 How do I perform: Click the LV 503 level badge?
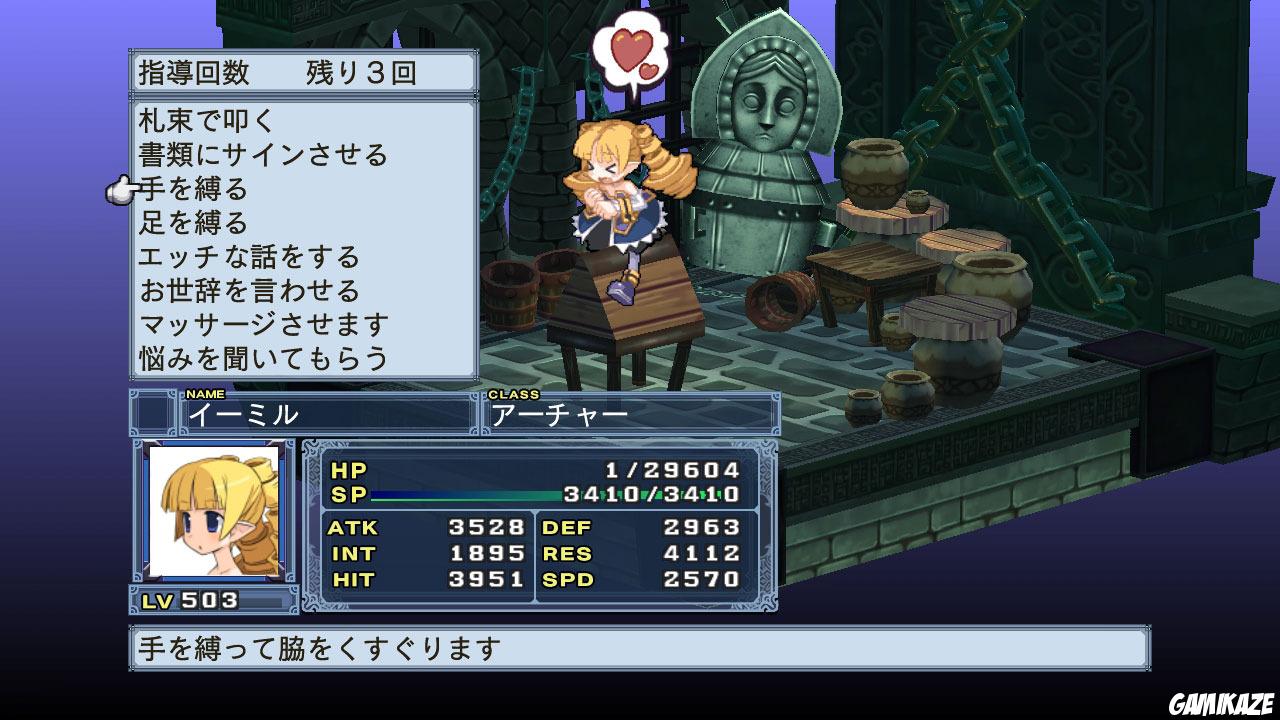(x=190, y=598)
